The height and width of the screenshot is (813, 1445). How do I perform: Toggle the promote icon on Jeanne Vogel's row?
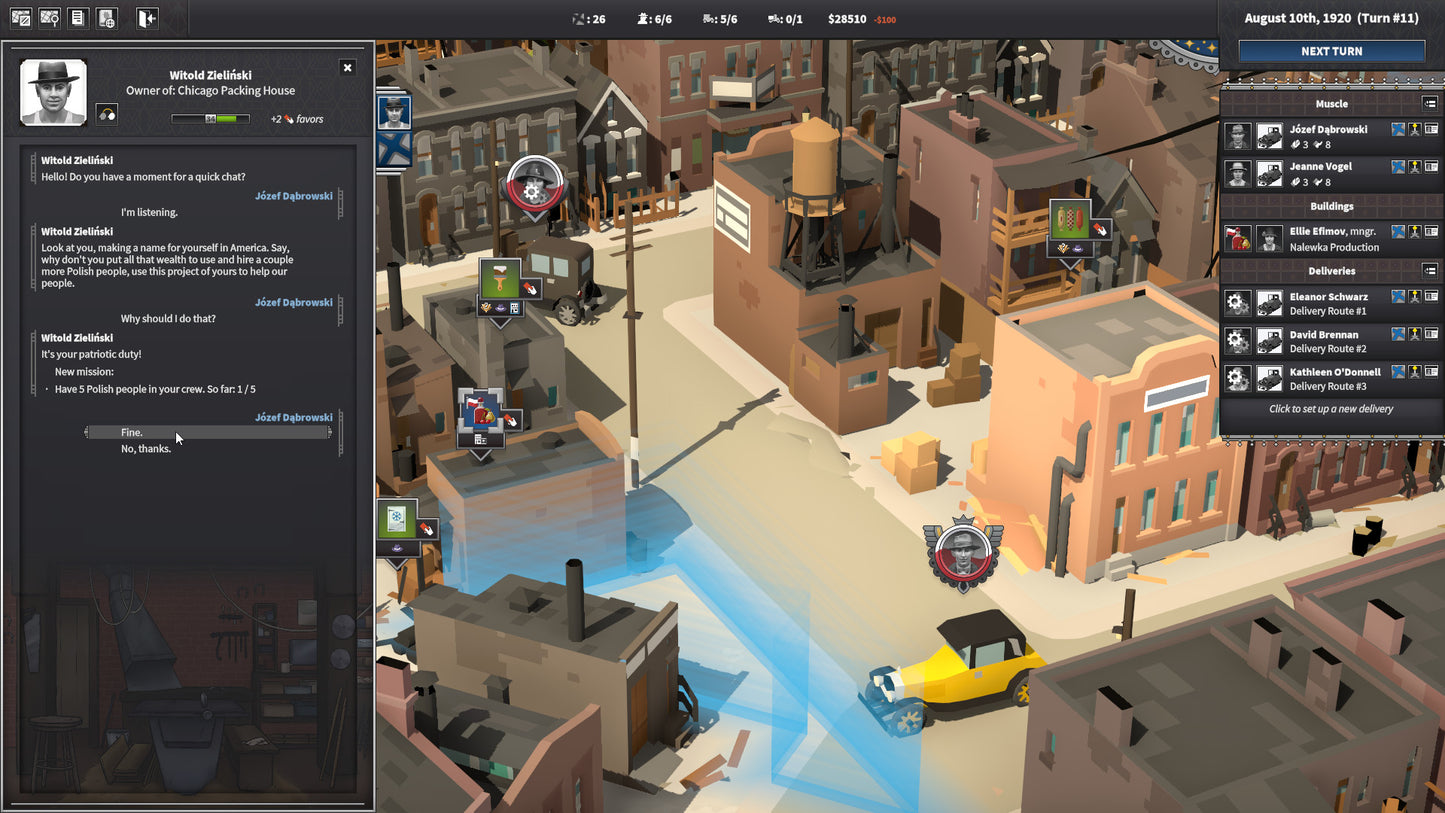coord(1414,168)
